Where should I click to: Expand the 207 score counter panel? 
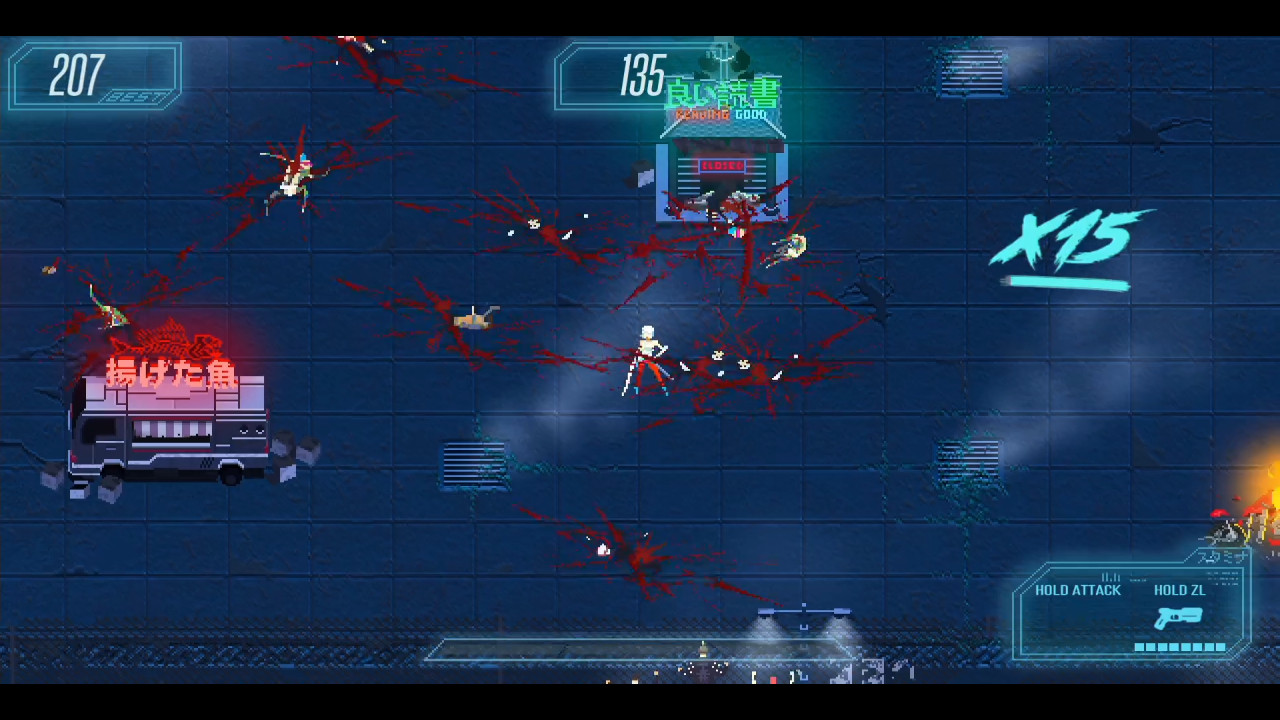pyautogui.click(x=93, y=77)
